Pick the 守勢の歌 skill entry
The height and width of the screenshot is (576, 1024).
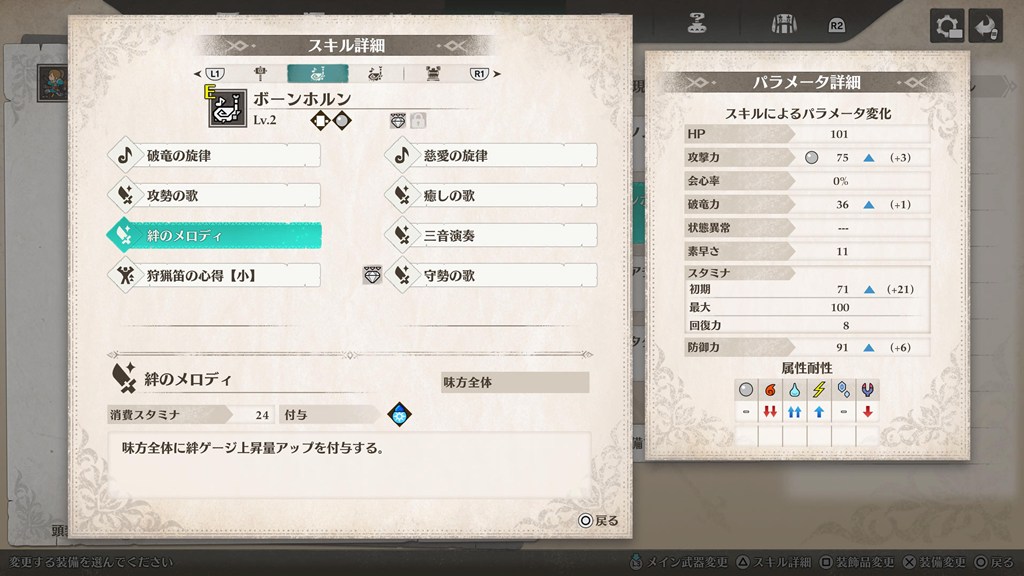[490, 275]
